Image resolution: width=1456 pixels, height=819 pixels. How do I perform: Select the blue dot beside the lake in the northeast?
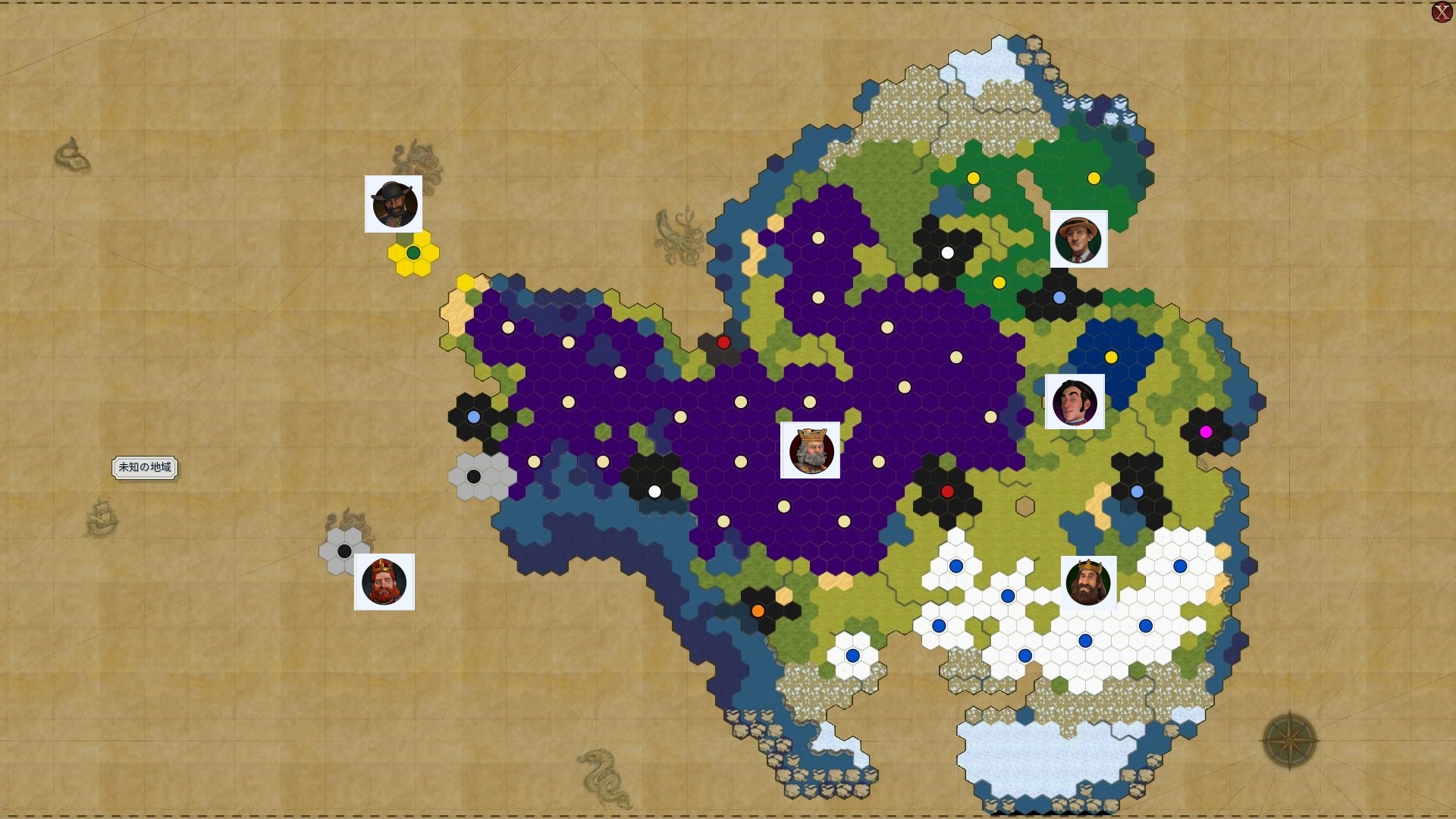[1059, 298]
